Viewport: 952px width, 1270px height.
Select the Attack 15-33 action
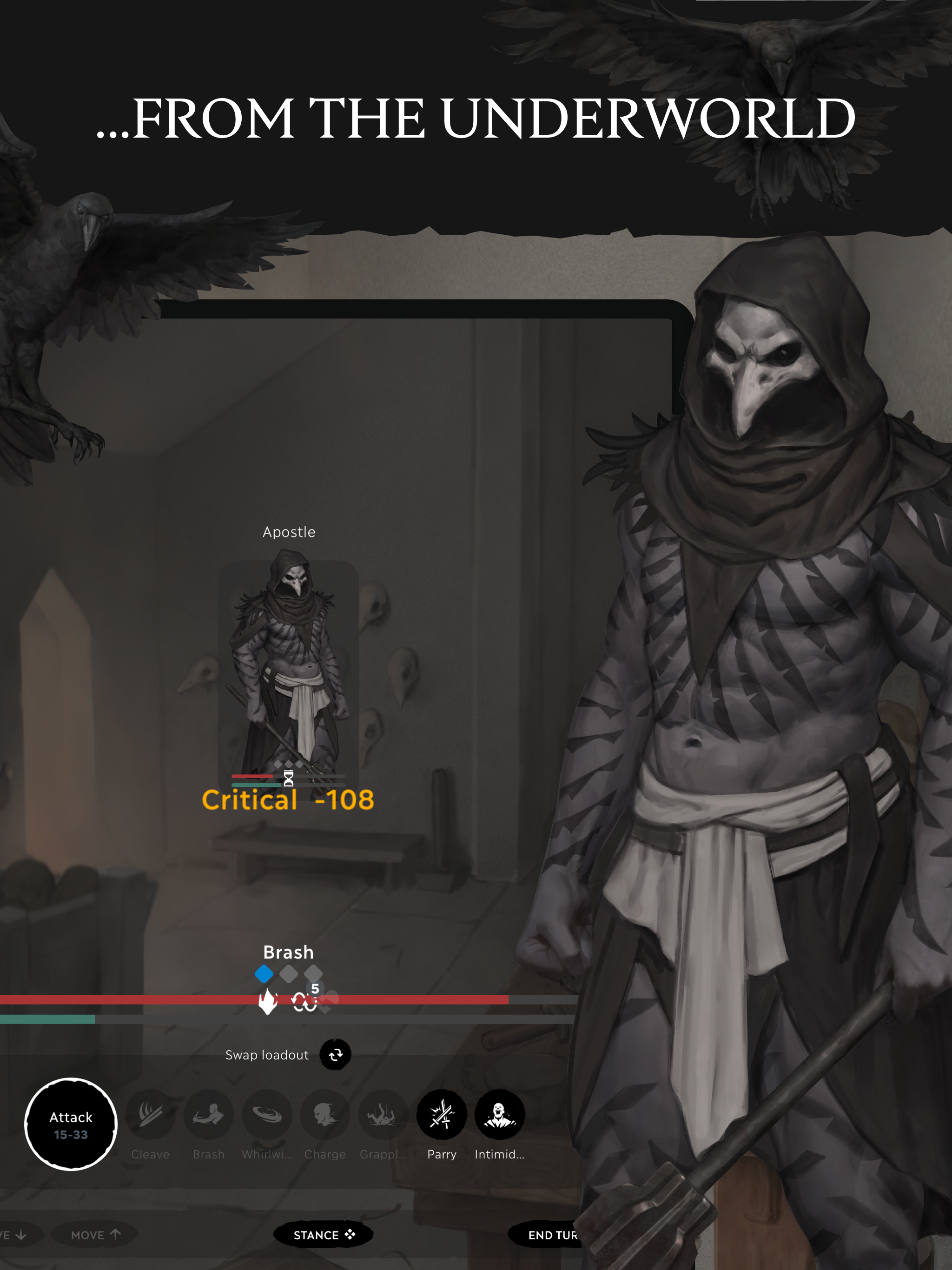point(71,1124)
